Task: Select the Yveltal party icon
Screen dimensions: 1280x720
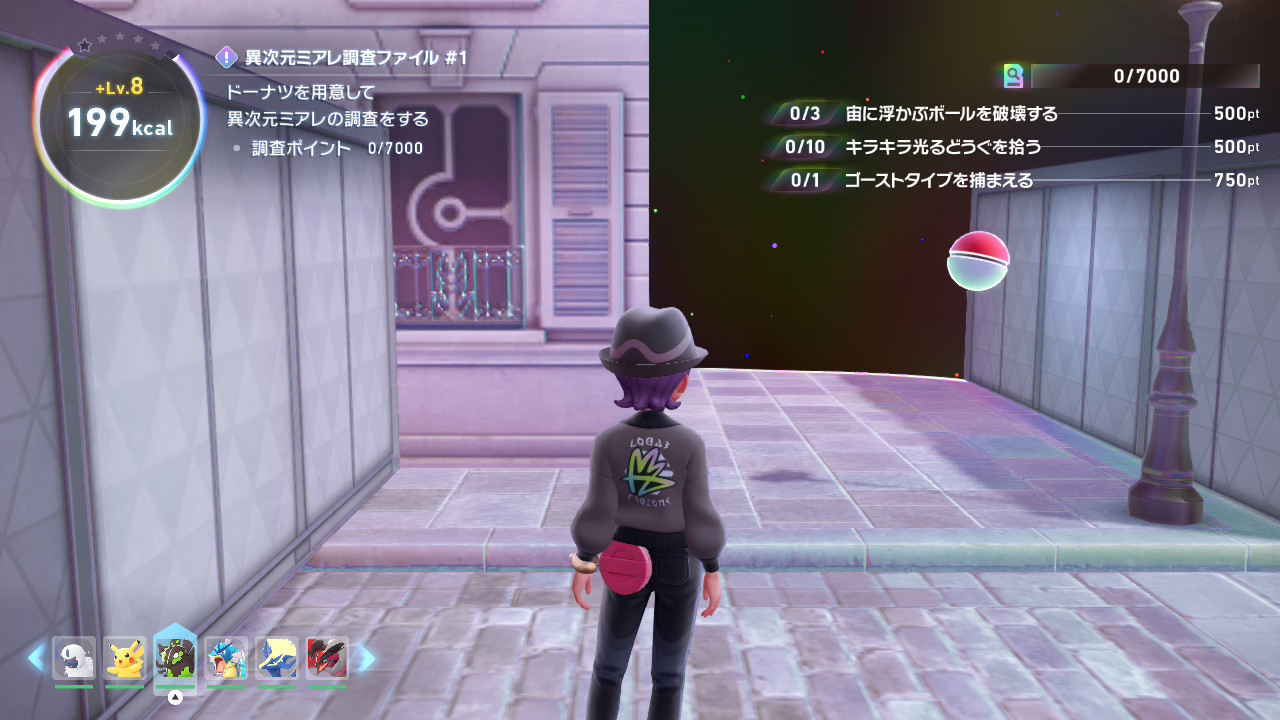Action: coord(327,657)
